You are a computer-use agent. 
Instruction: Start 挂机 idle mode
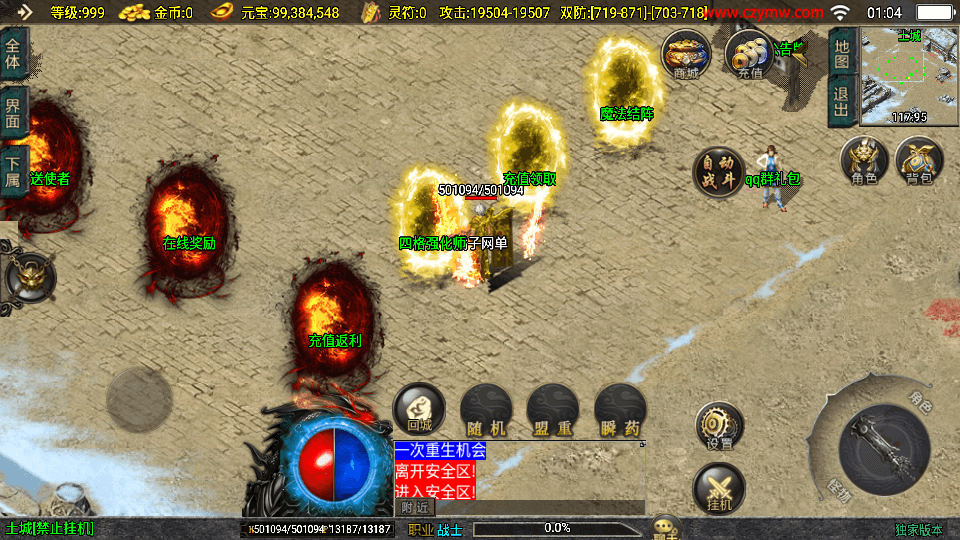coord(719,490)
